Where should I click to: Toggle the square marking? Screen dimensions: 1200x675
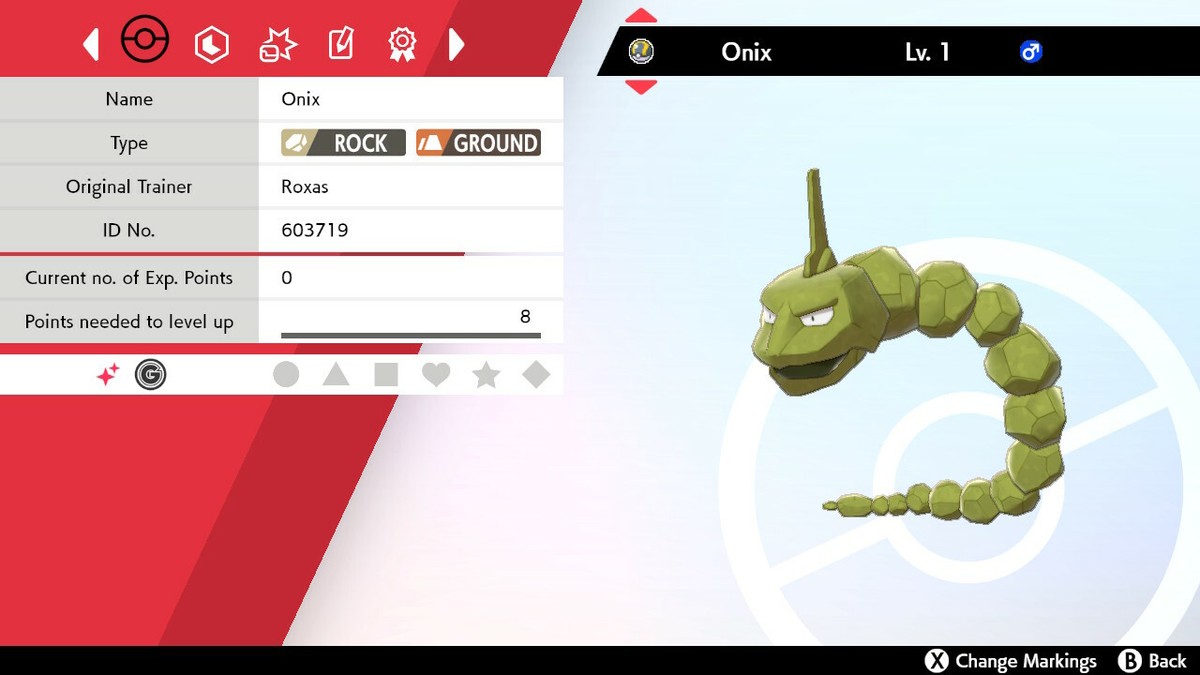[x=386, y=375]
